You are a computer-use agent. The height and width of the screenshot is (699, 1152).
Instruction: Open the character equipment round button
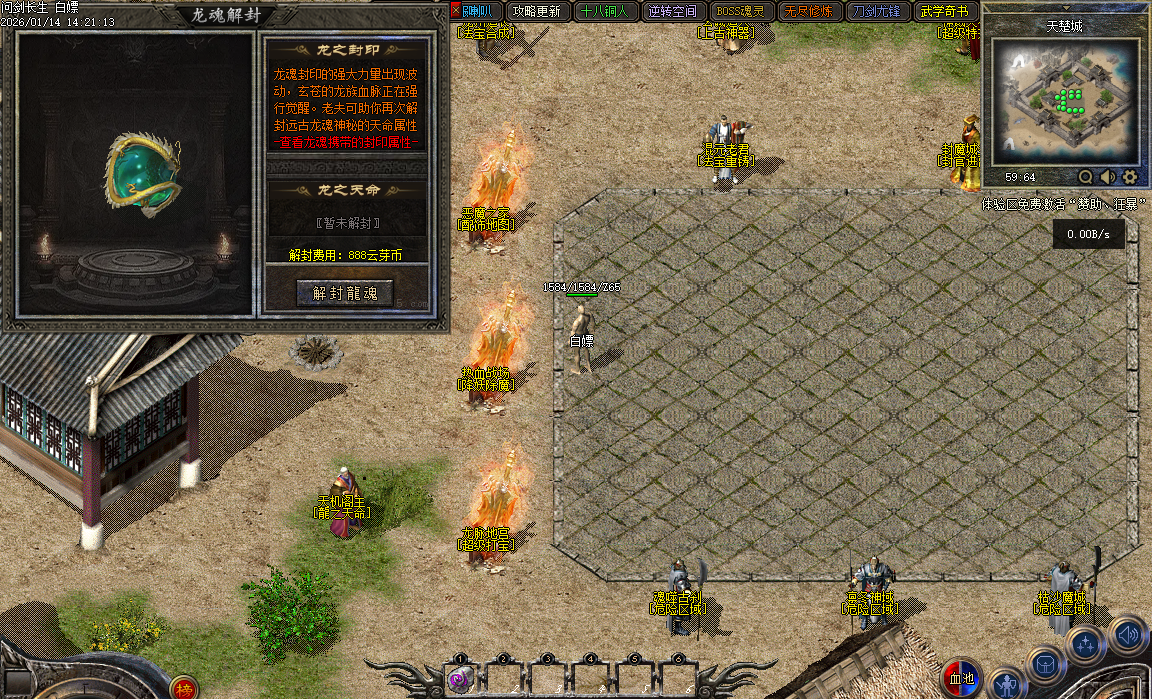[1007, 685]
